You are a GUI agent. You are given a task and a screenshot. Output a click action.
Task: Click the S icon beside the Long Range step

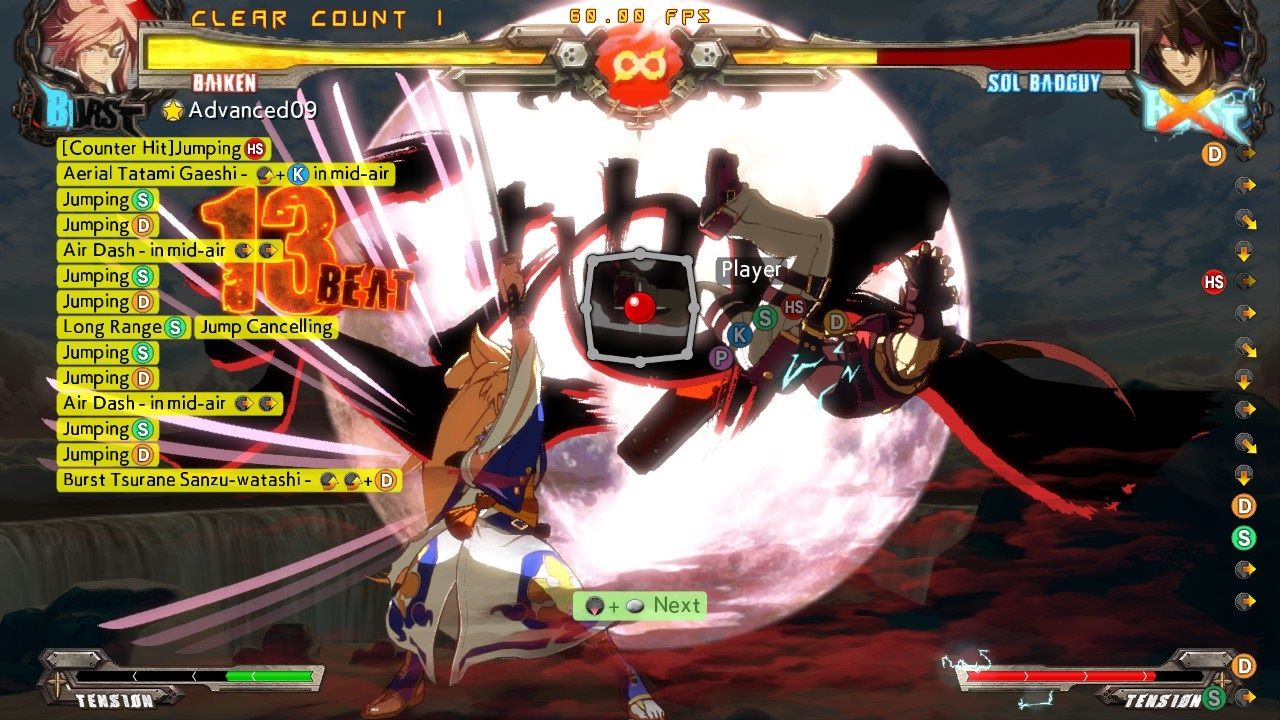(176, 326)
